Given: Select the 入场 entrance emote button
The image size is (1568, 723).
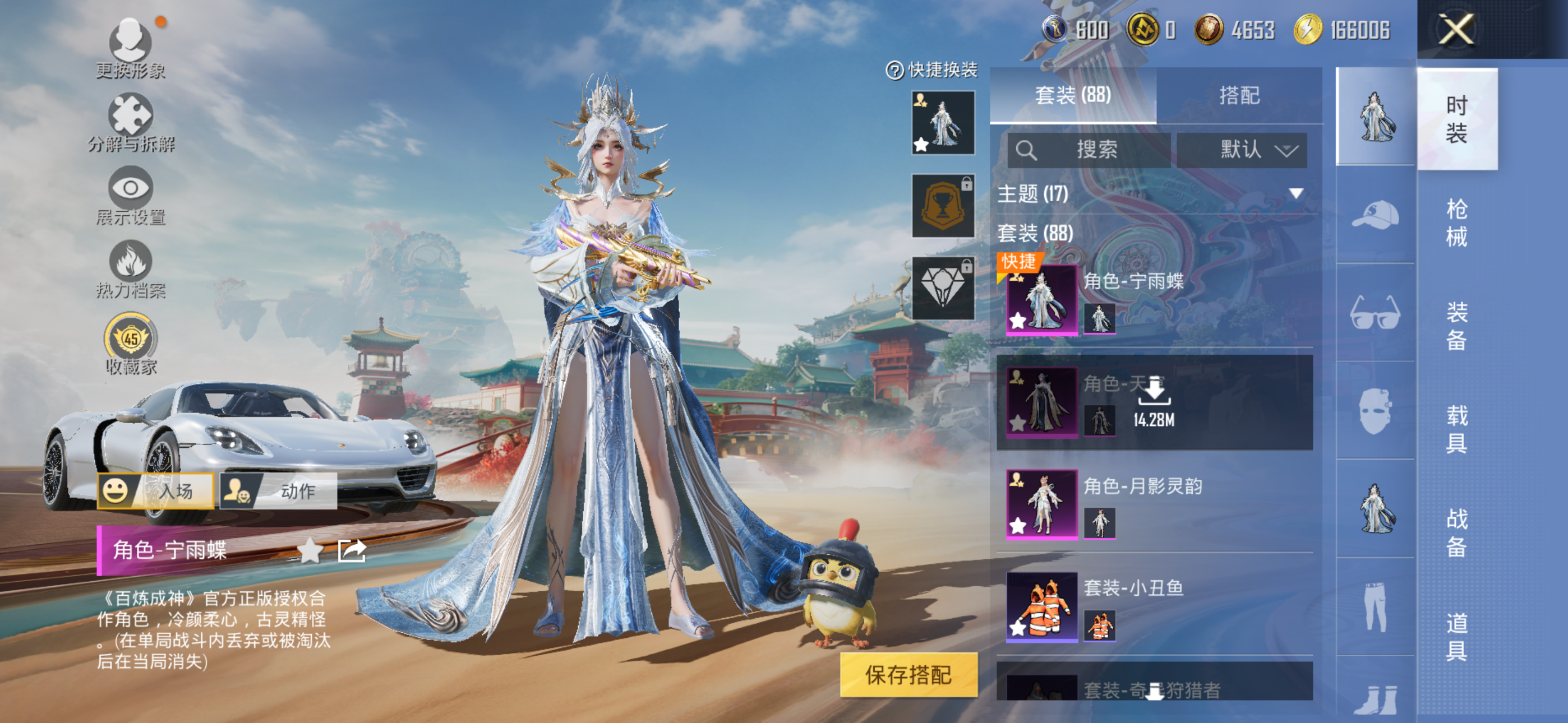Looking at the screenshot, I should coord(156,490).
